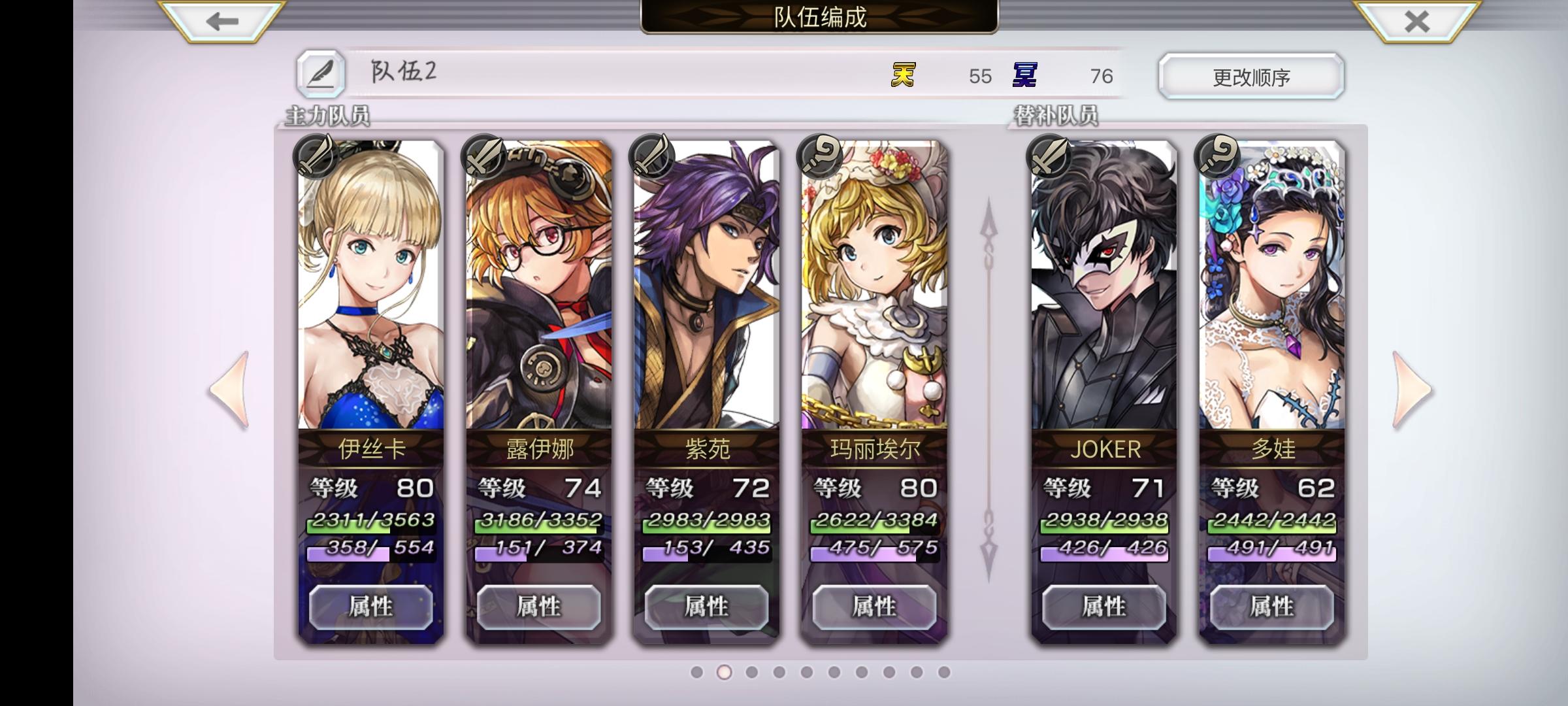Image resolution: width=1568 pixels, height=706 pixels.
Task: Open 属性 details for JOKER
Action: pos(1103,607)
